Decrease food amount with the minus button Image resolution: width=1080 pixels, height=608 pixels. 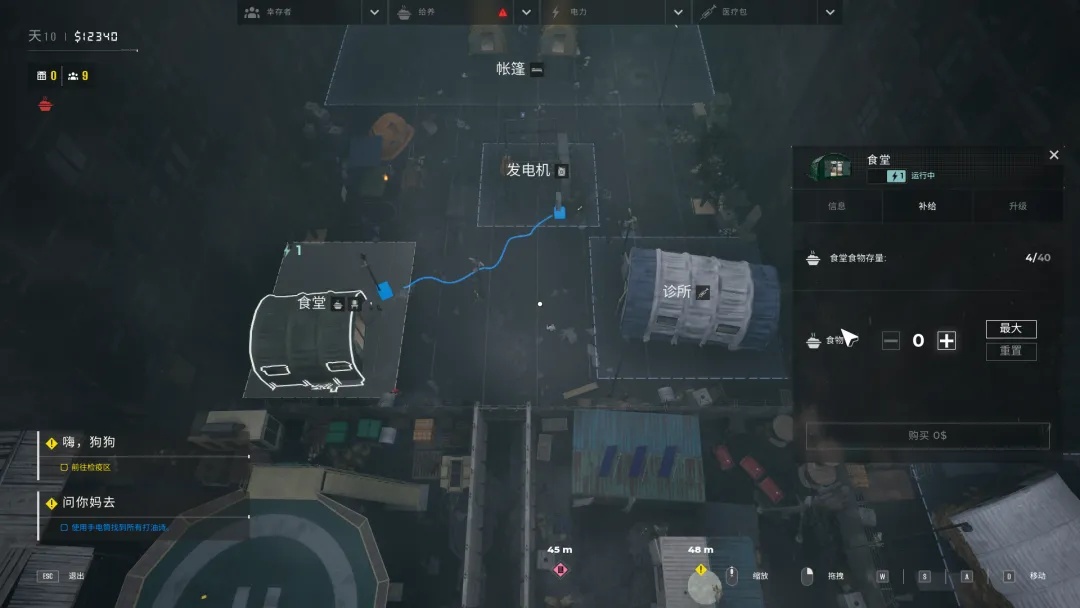891,341
